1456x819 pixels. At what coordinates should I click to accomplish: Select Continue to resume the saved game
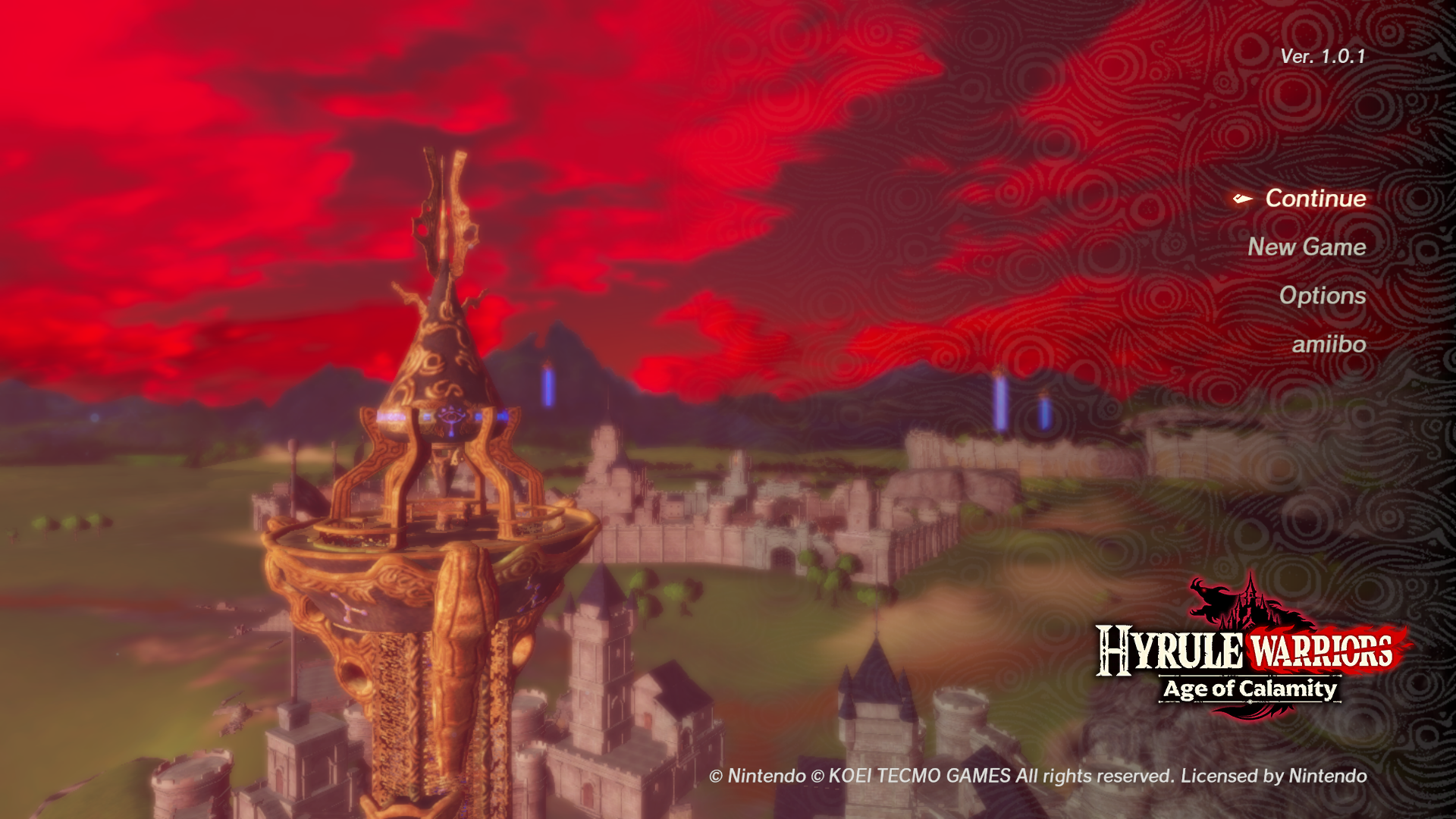click(x=1315, y=199)
